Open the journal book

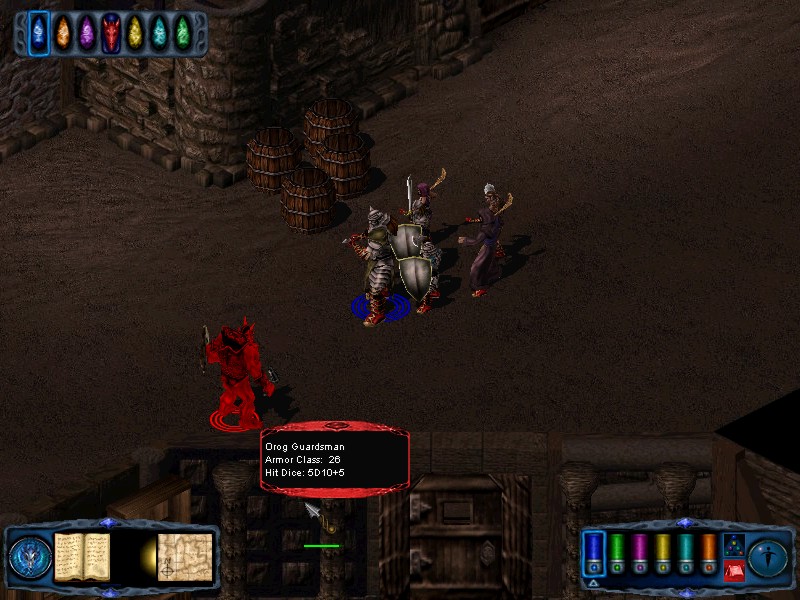point(81,557)
